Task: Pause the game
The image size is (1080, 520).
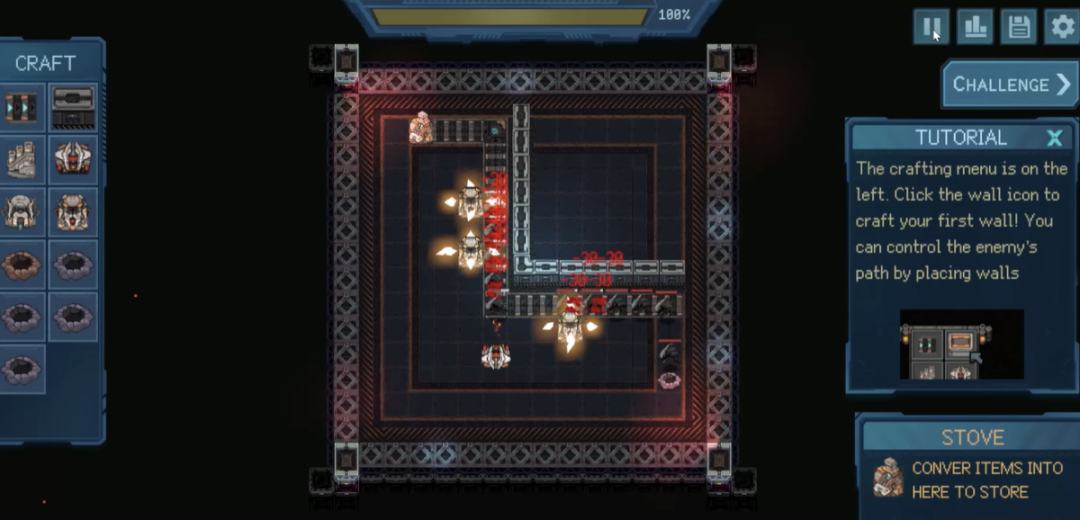Action: pos(931,27)
